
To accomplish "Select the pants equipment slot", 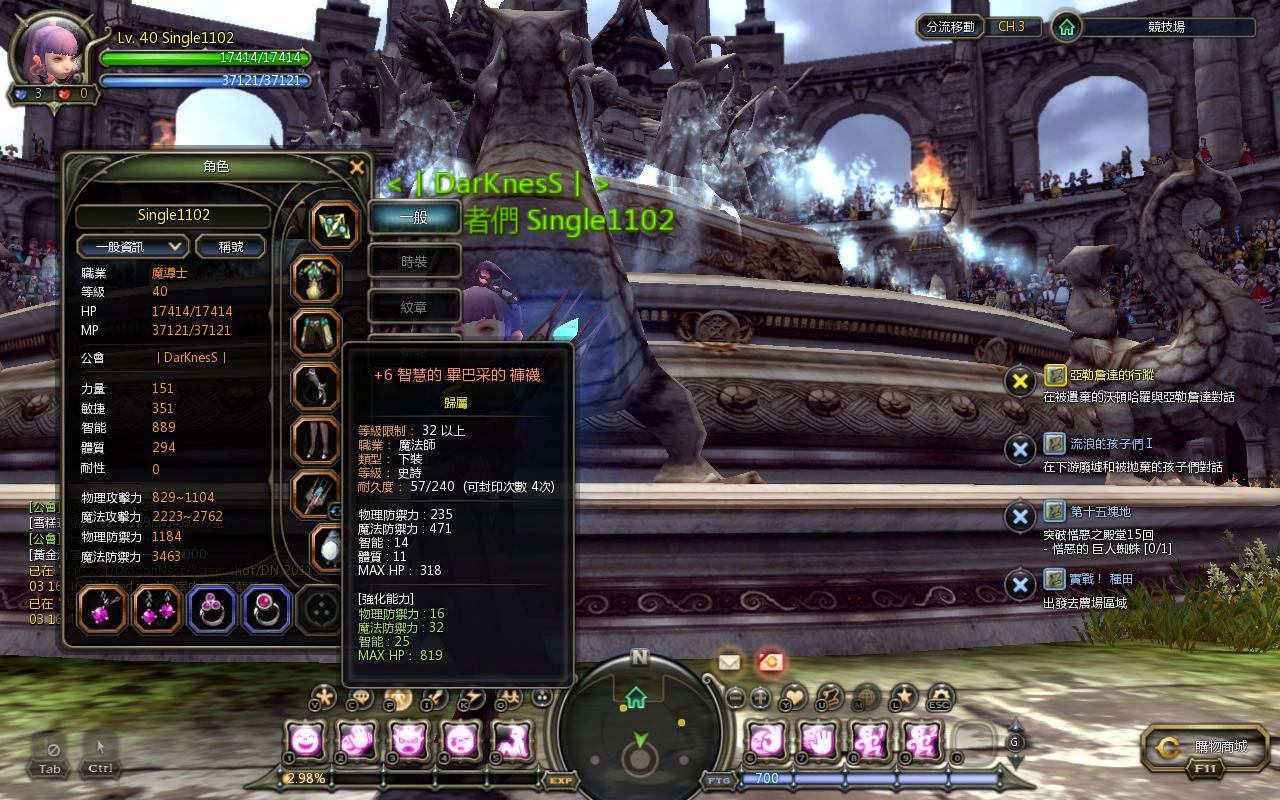I will (x=316, y=333).
